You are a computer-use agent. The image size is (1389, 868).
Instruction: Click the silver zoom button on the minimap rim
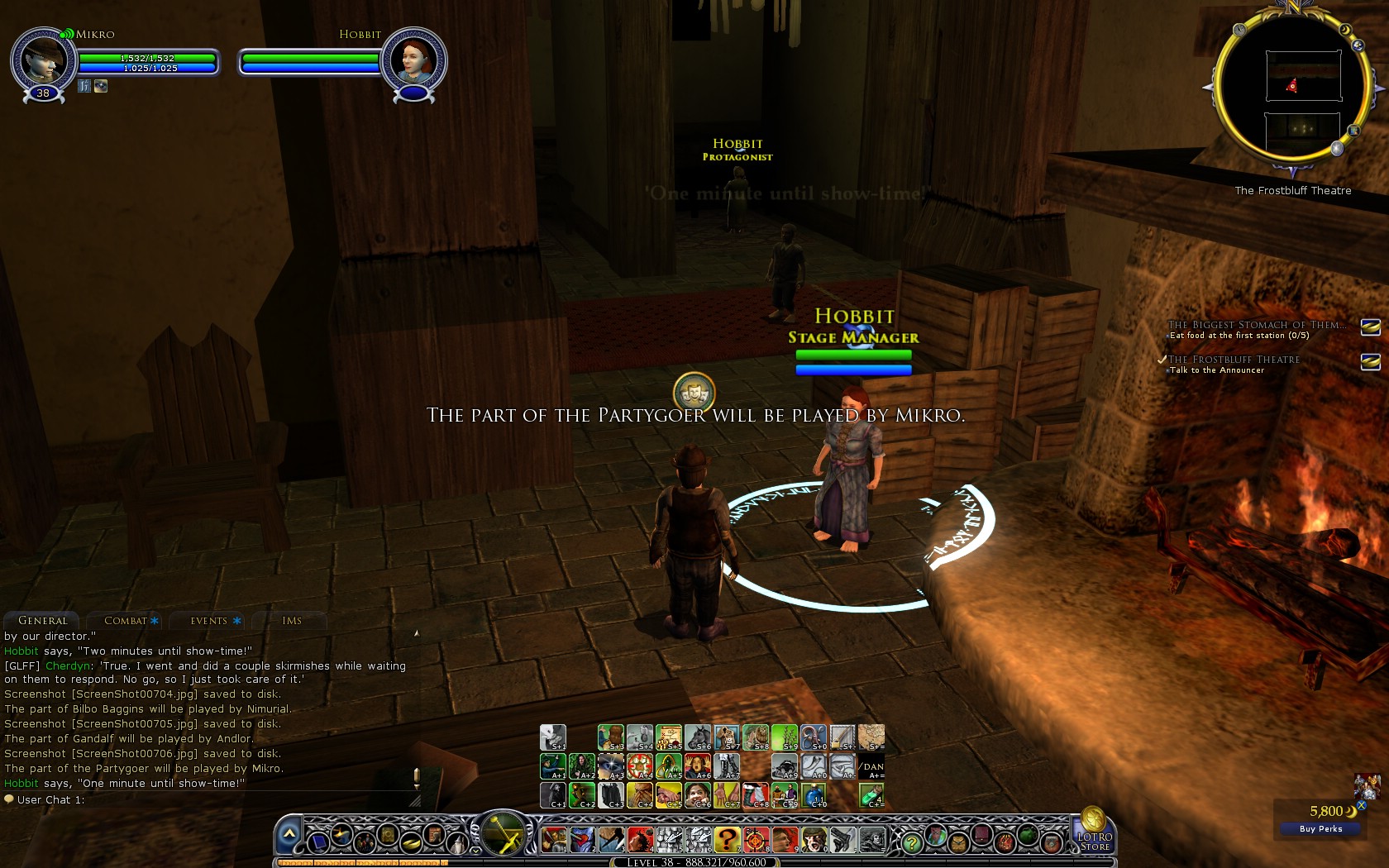click(x=1337, y=148)
